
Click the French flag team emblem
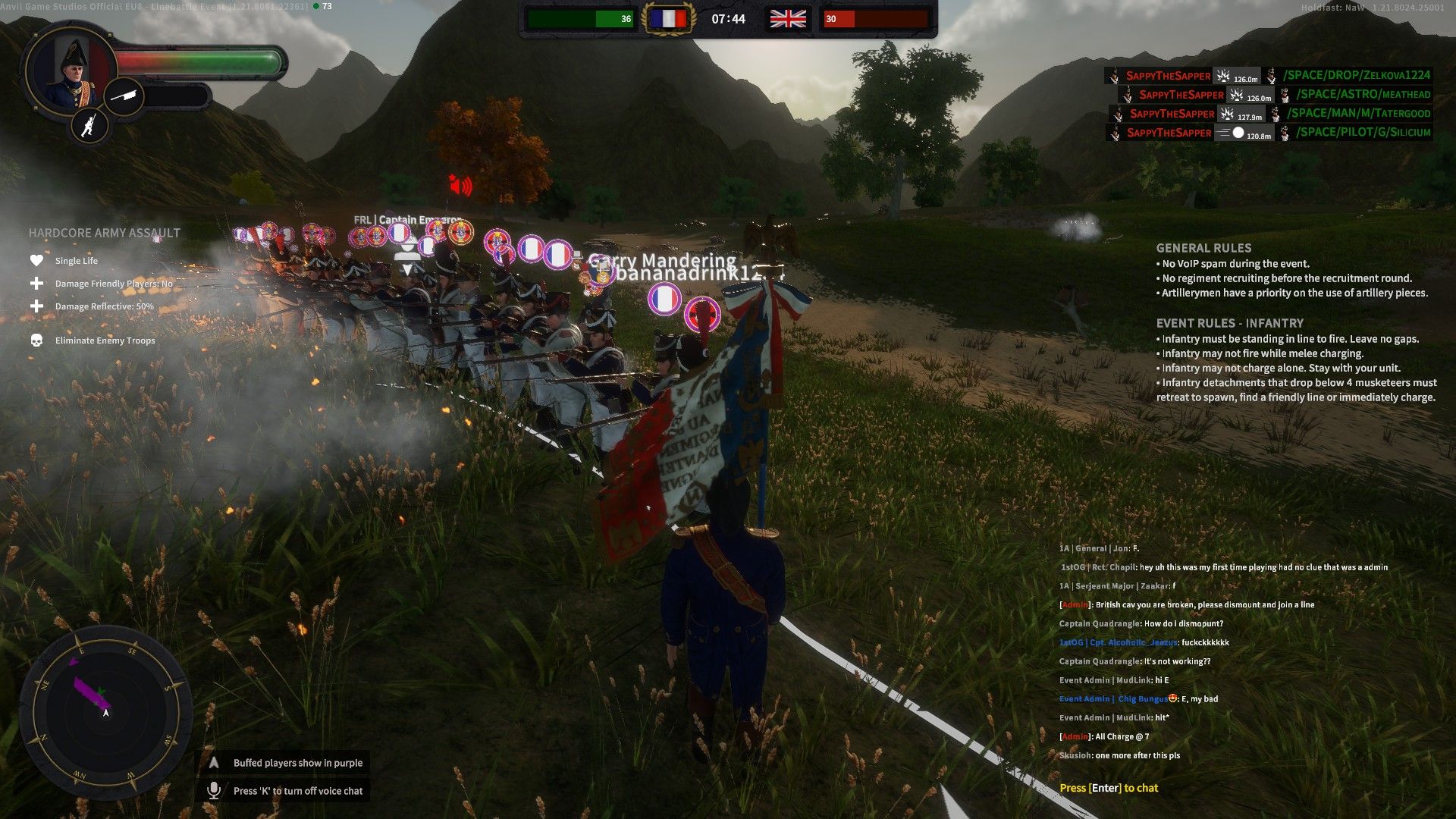coord(667,19)
